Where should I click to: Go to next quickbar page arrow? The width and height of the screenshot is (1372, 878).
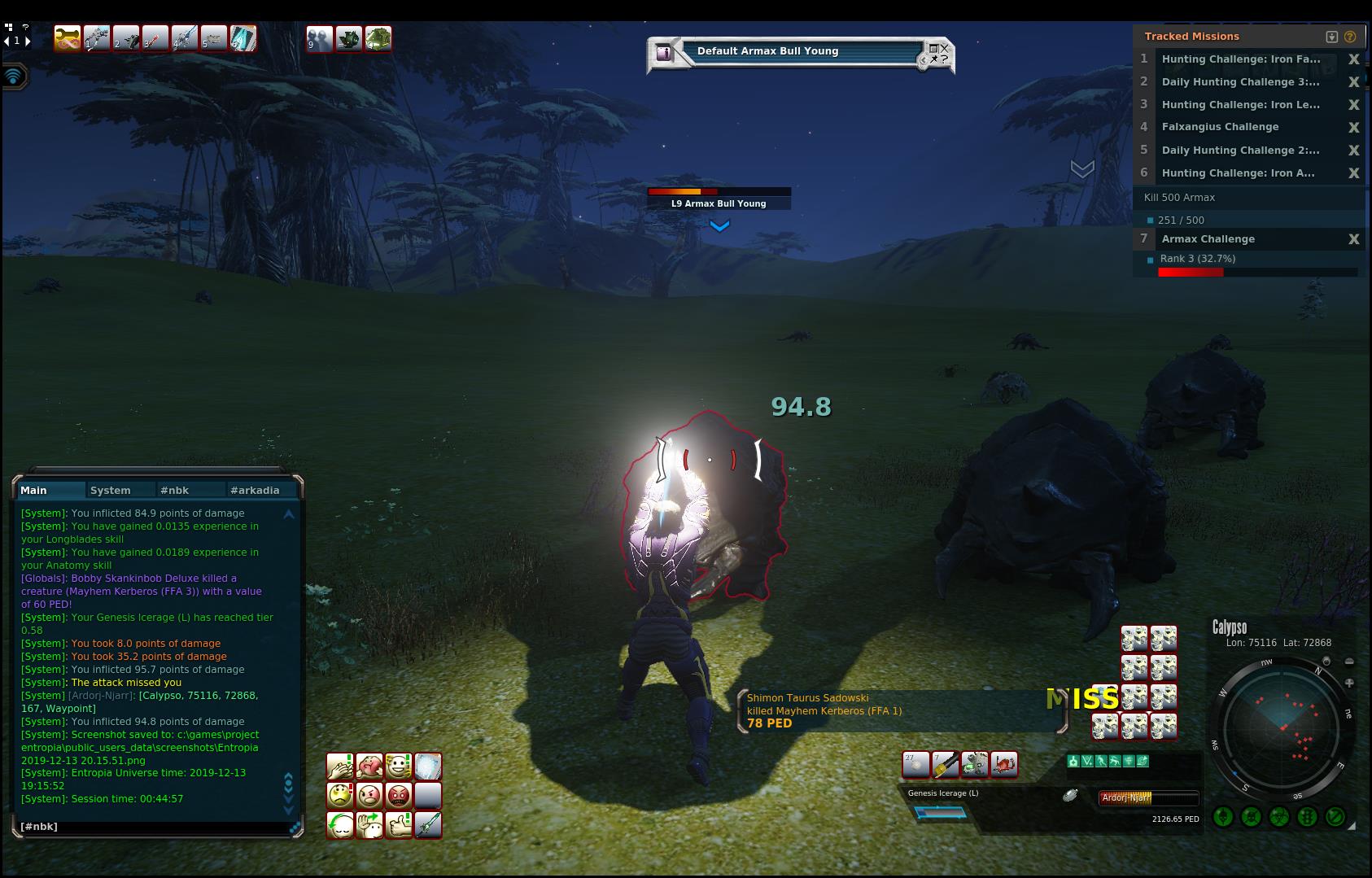28,41
